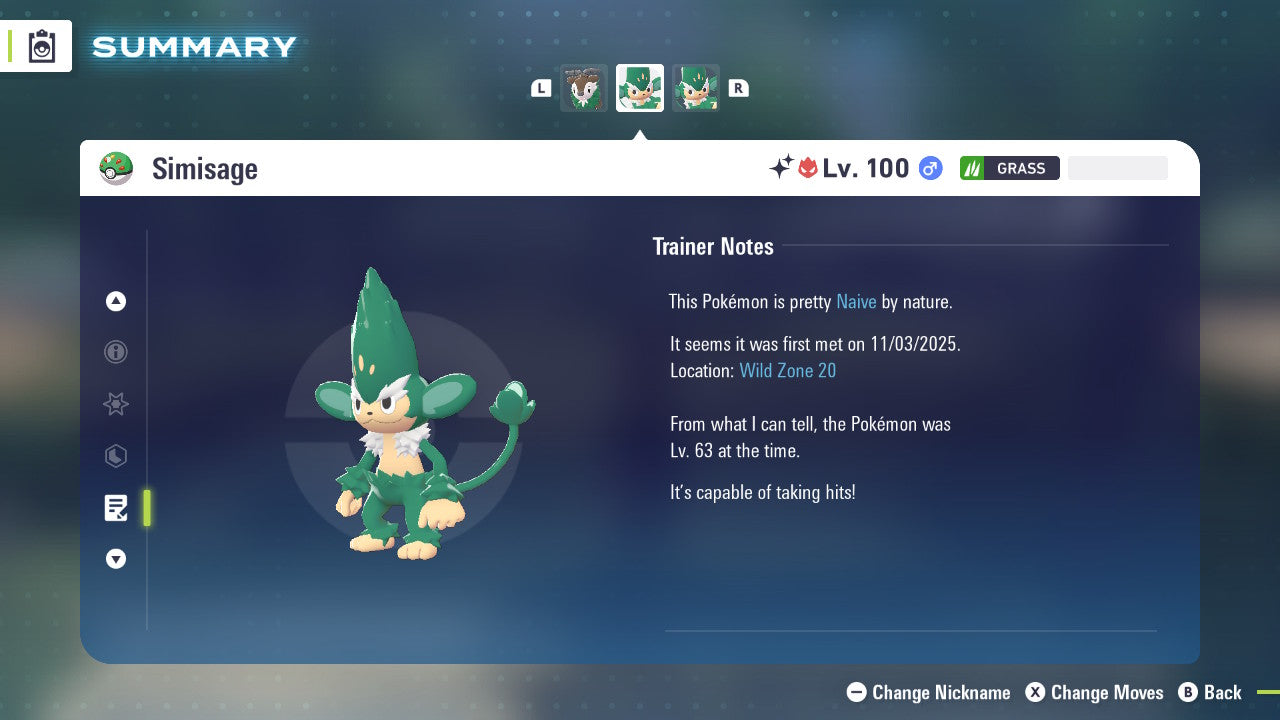Select the male gender symbol
The image size is (1280, 720).
929,168
